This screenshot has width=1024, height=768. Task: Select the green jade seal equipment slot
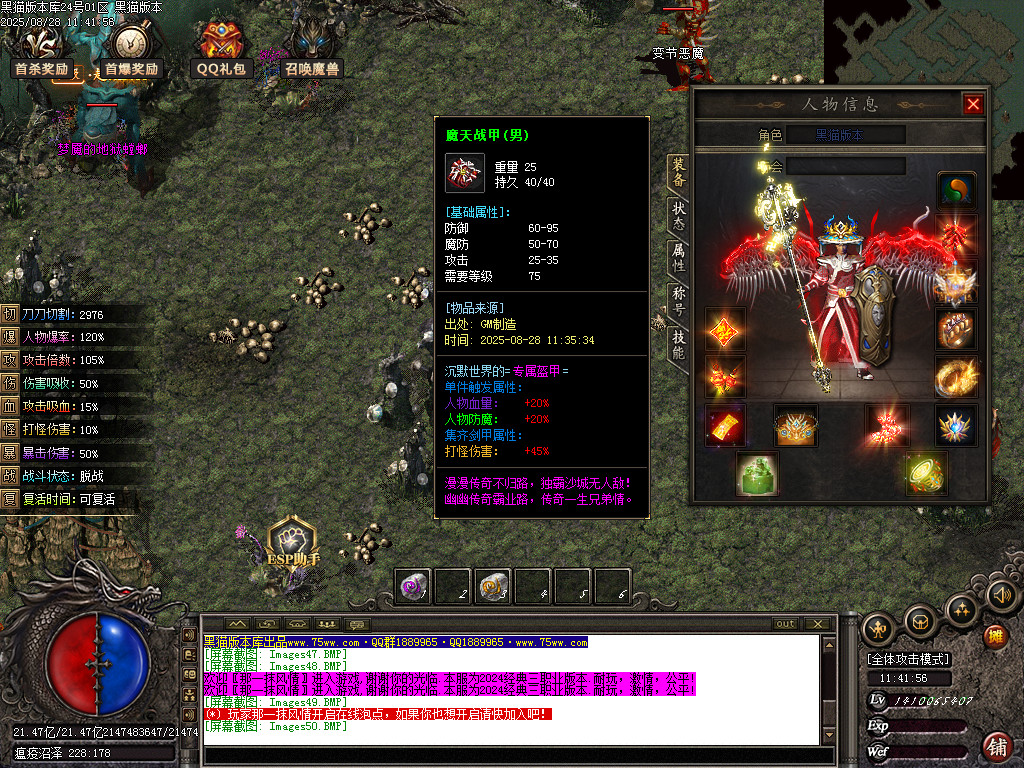(x=756, y=472)
